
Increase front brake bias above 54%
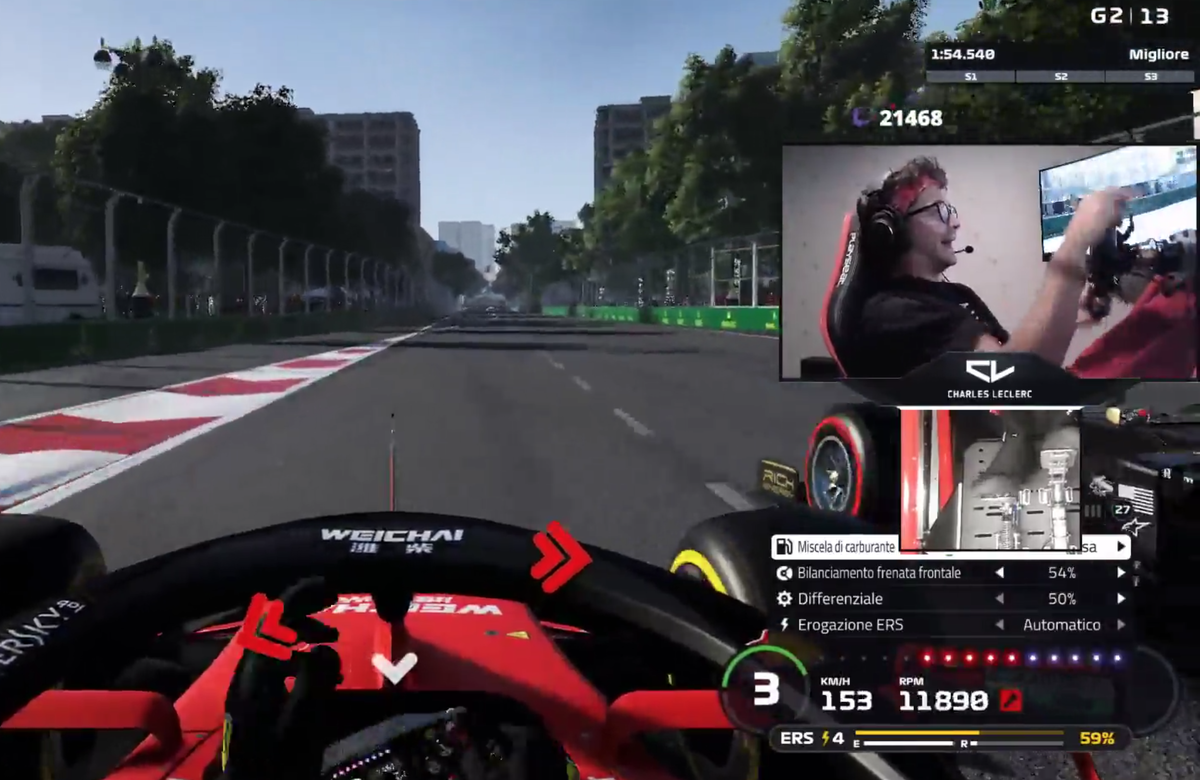1121,573
